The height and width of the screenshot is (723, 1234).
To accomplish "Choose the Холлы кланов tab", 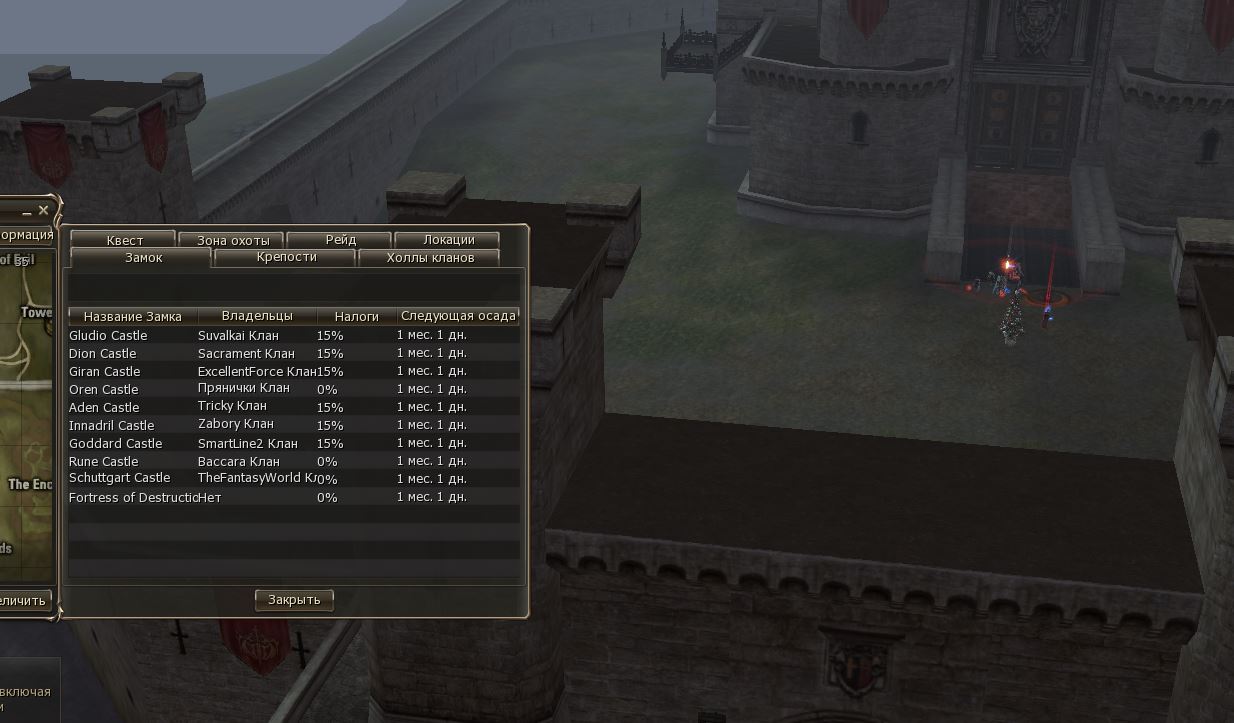I will (x=429, y=258).
